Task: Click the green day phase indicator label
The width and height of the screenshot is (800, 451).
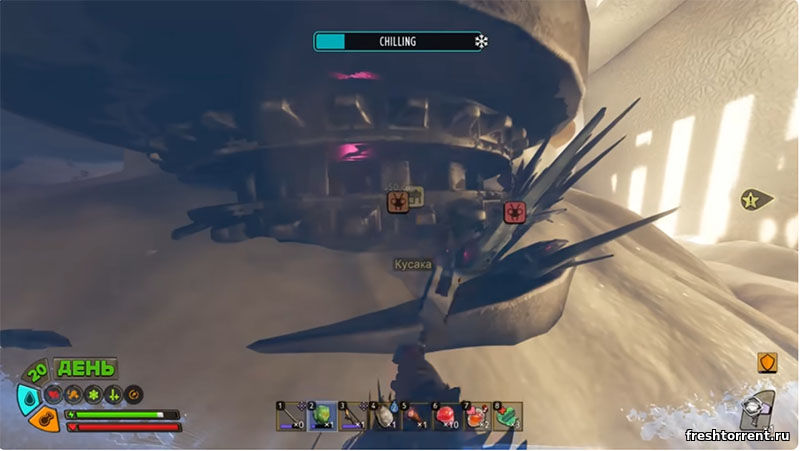Action: (x=86, y=369)
